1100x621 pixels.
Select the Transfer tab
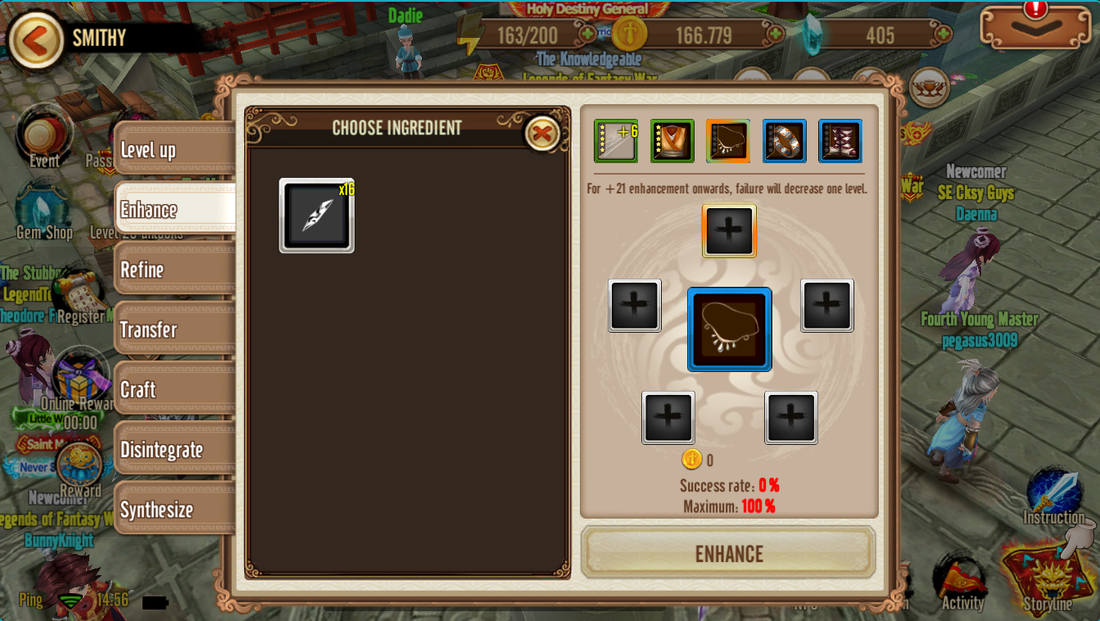click(172, 330)
